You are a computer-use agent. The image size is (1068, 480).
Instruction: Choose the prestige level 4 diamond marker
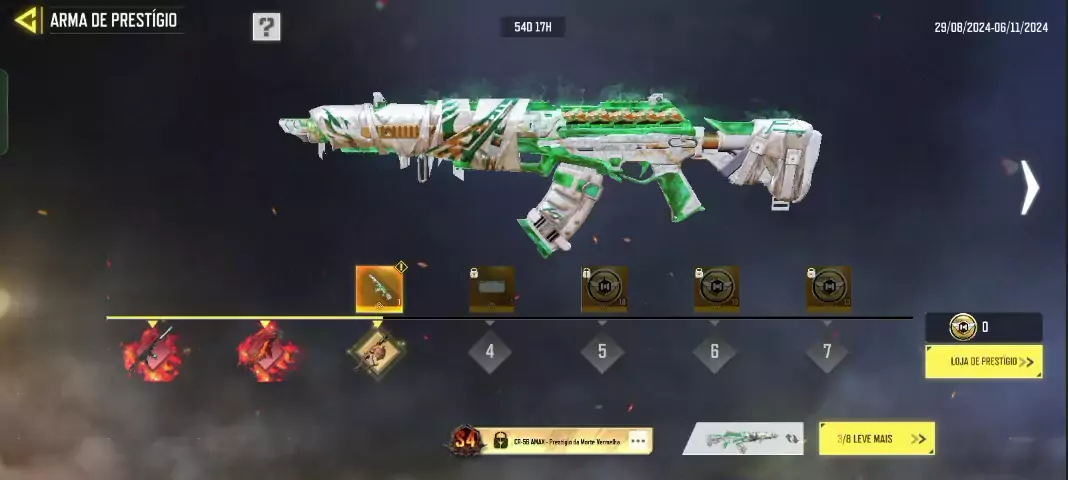tap(490, 352)
